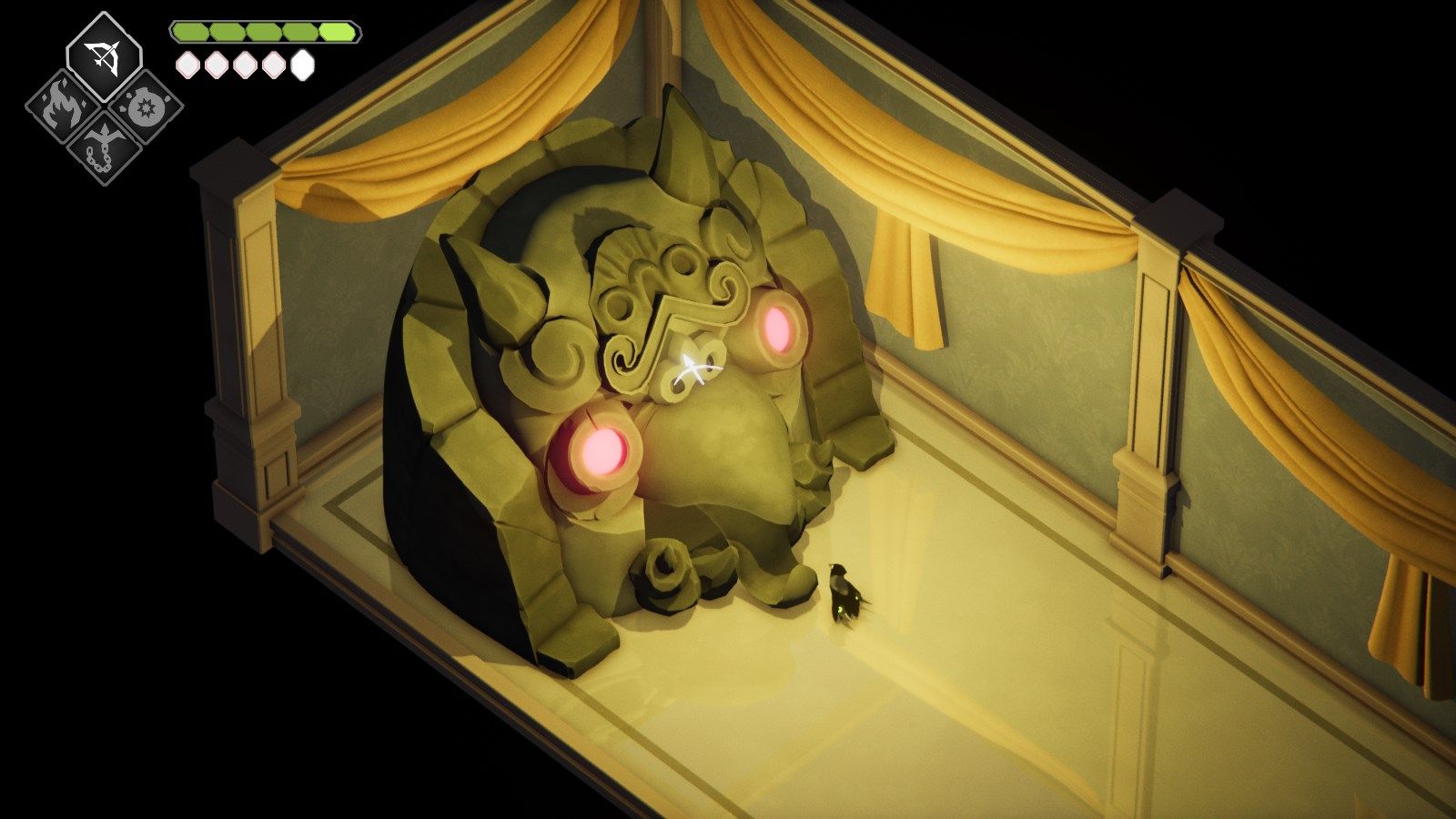Click the filled white magic diamond
Viewport: 1456px width, 819px height.
pyautogui.click(x=303, y=65)
